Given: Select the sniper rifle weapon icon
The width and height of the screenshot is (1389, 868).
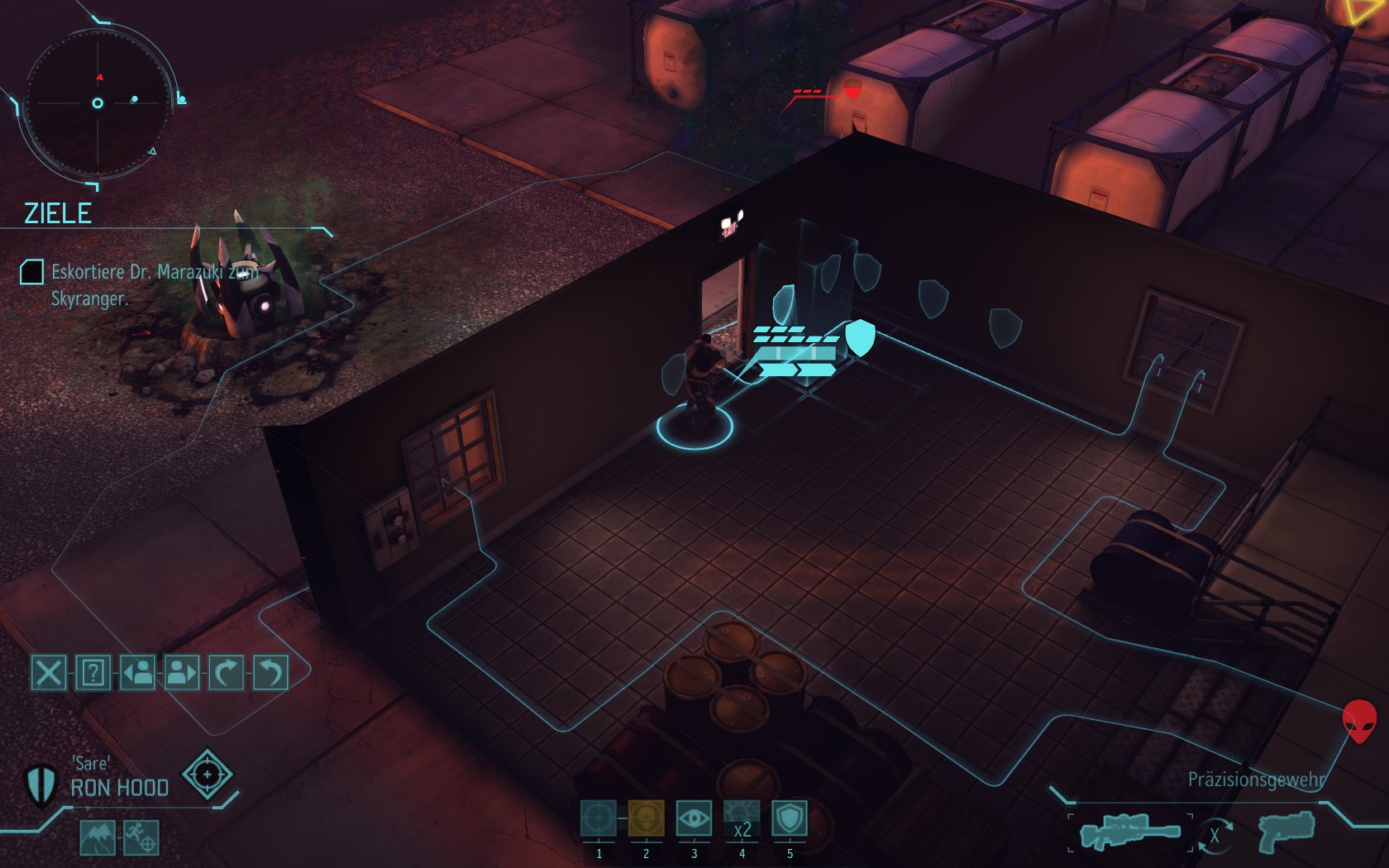Looking at the screenshot, I should point(1130,831).
